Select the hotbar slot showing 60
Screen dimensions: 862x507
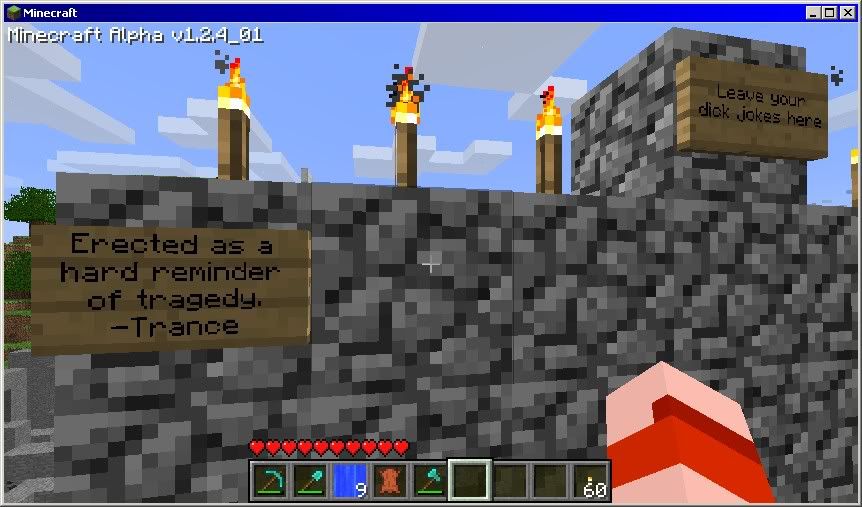pyautogui.click(x=590, y=480)
